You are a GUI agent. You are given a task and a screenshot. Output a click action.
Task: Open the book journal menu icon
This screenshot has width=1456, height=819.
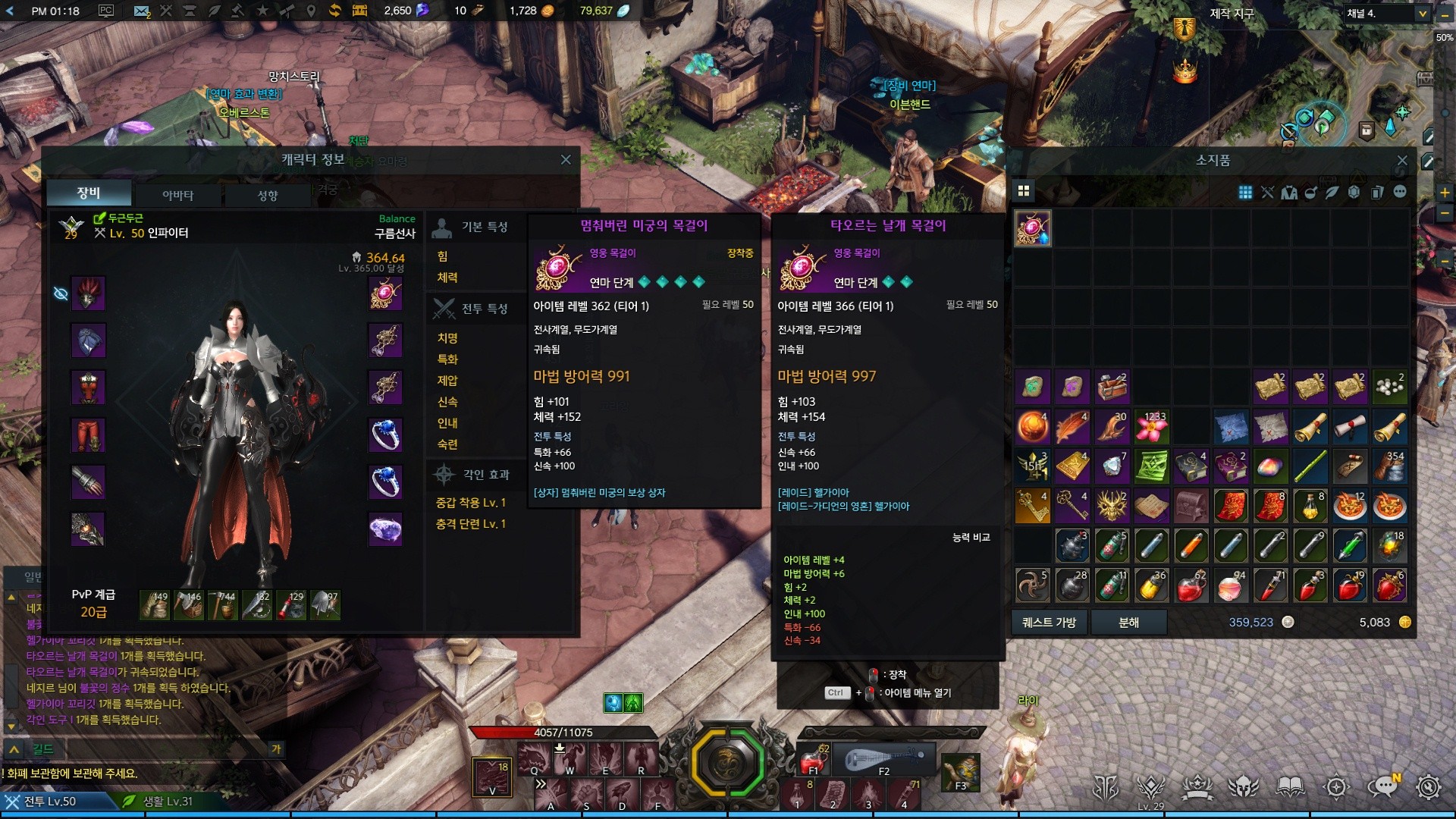pyautogui.click(x=1290, y=787)
